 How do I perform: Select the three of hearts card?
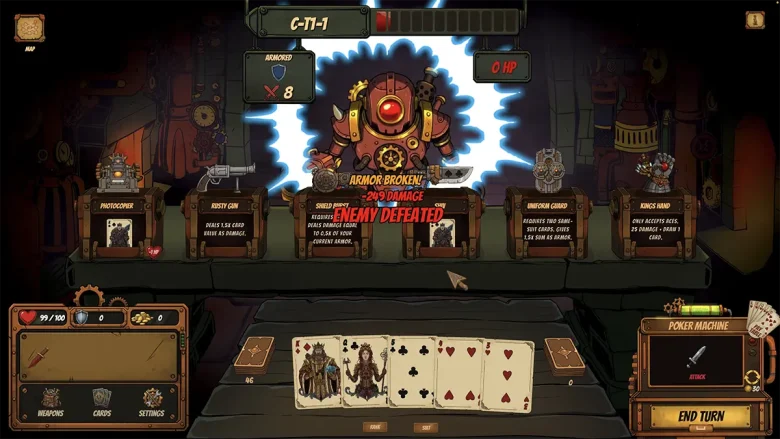[508, 374]
